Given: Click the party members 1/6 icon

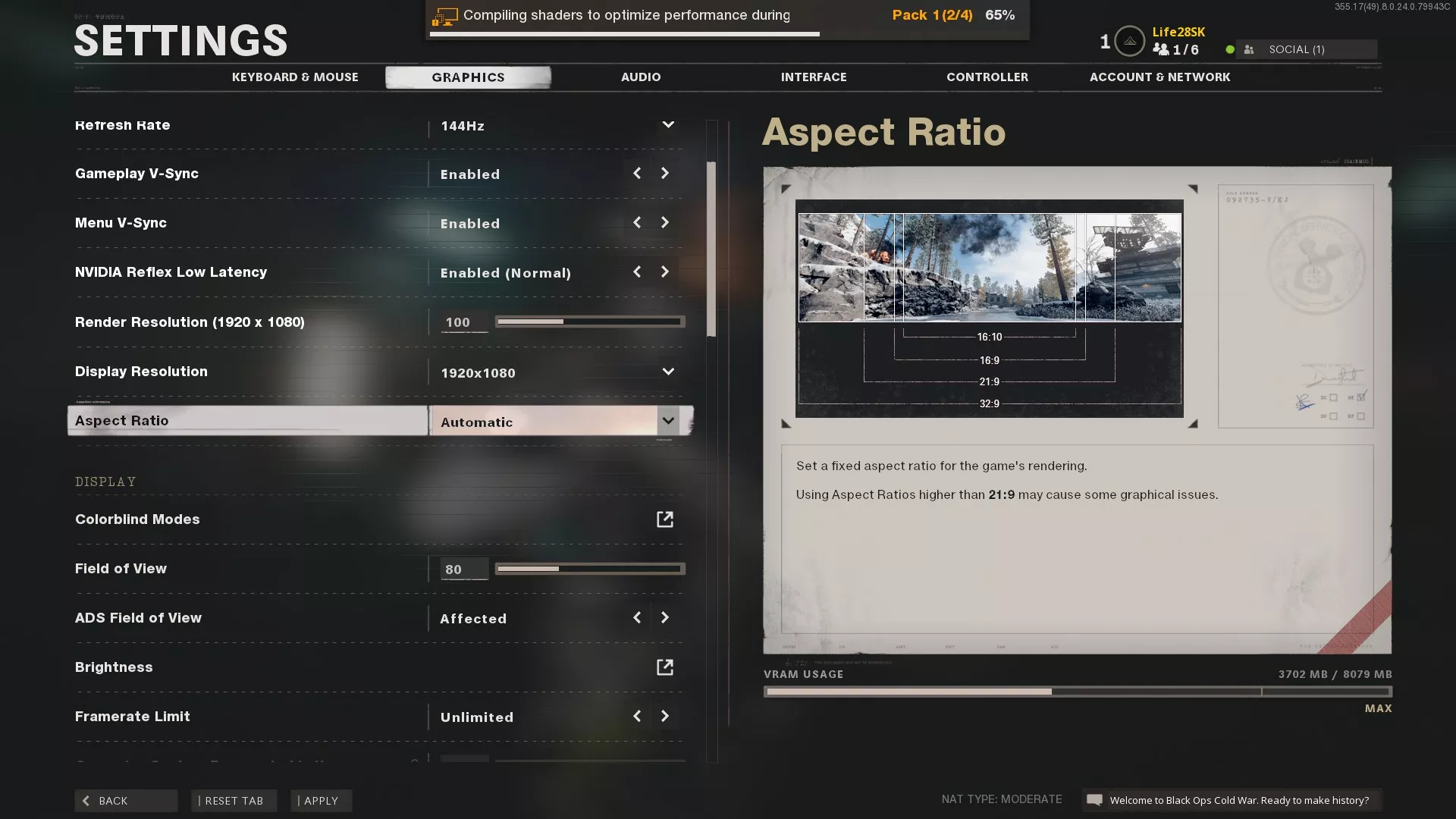Looking at the screenshot, I should point(1160,49).
